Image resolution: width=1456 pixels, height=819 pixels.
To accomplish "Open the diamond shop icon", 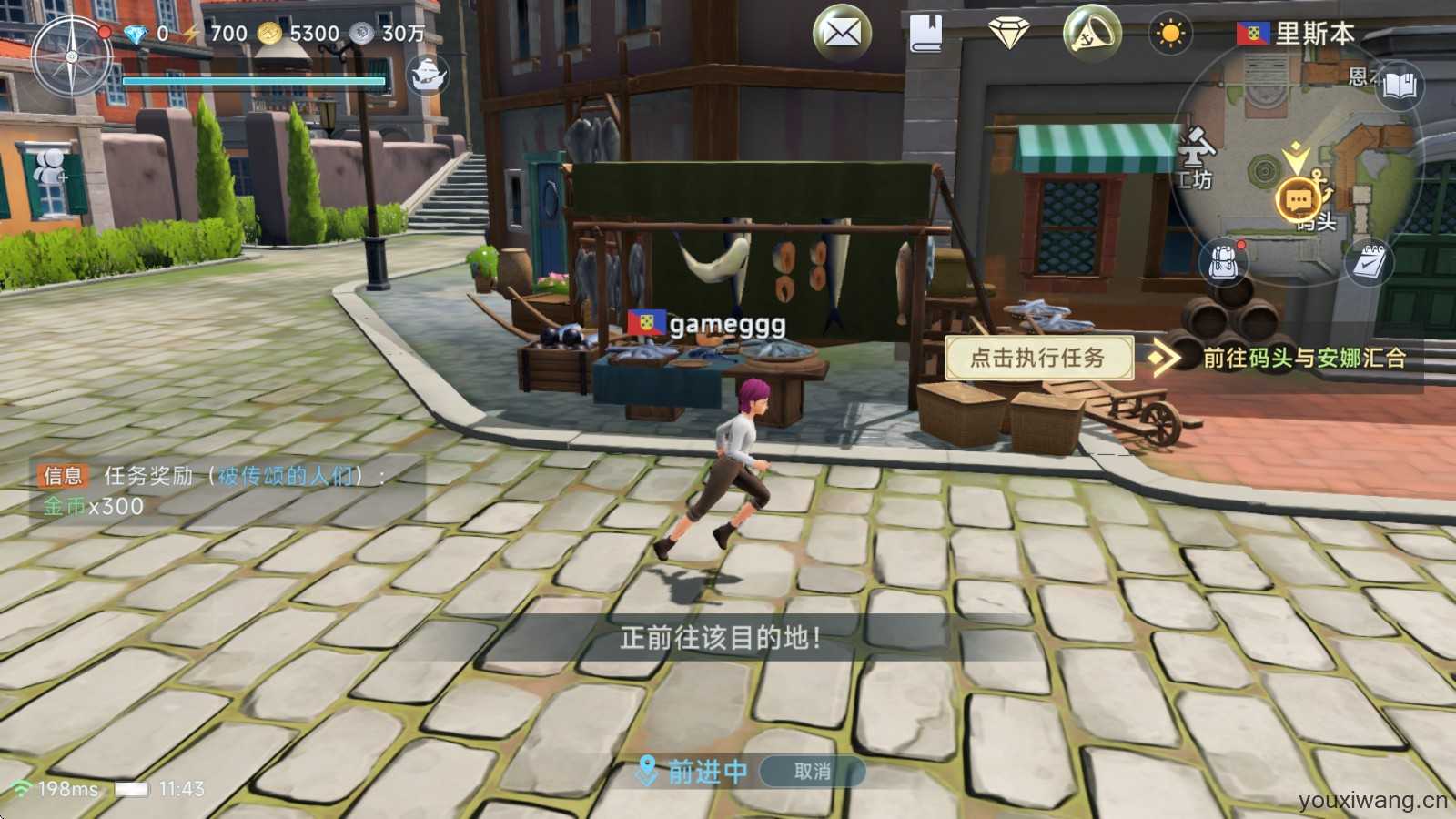I will [1008, 34].
